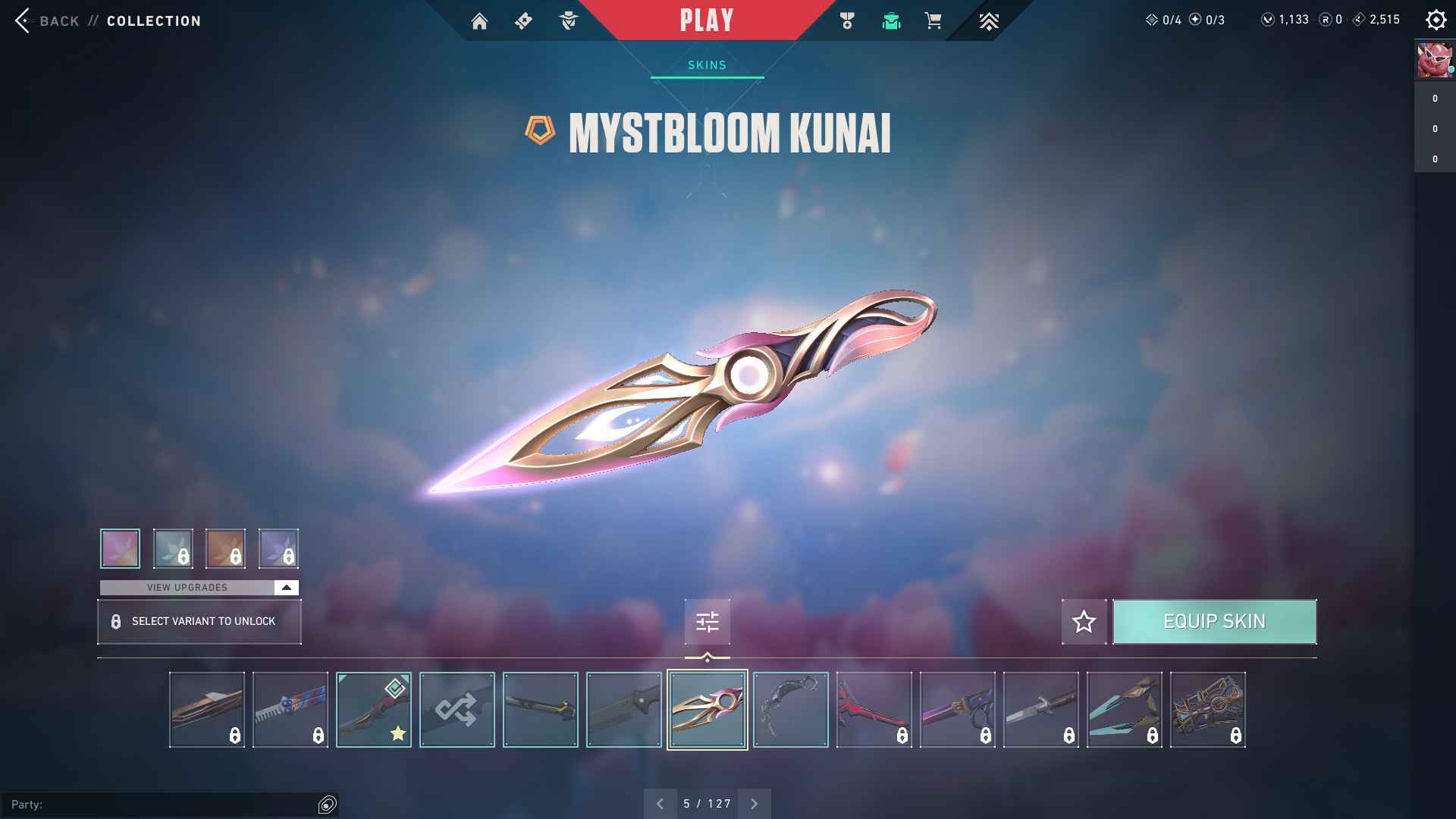Select the pink default variant swatch

click(120, 548)
